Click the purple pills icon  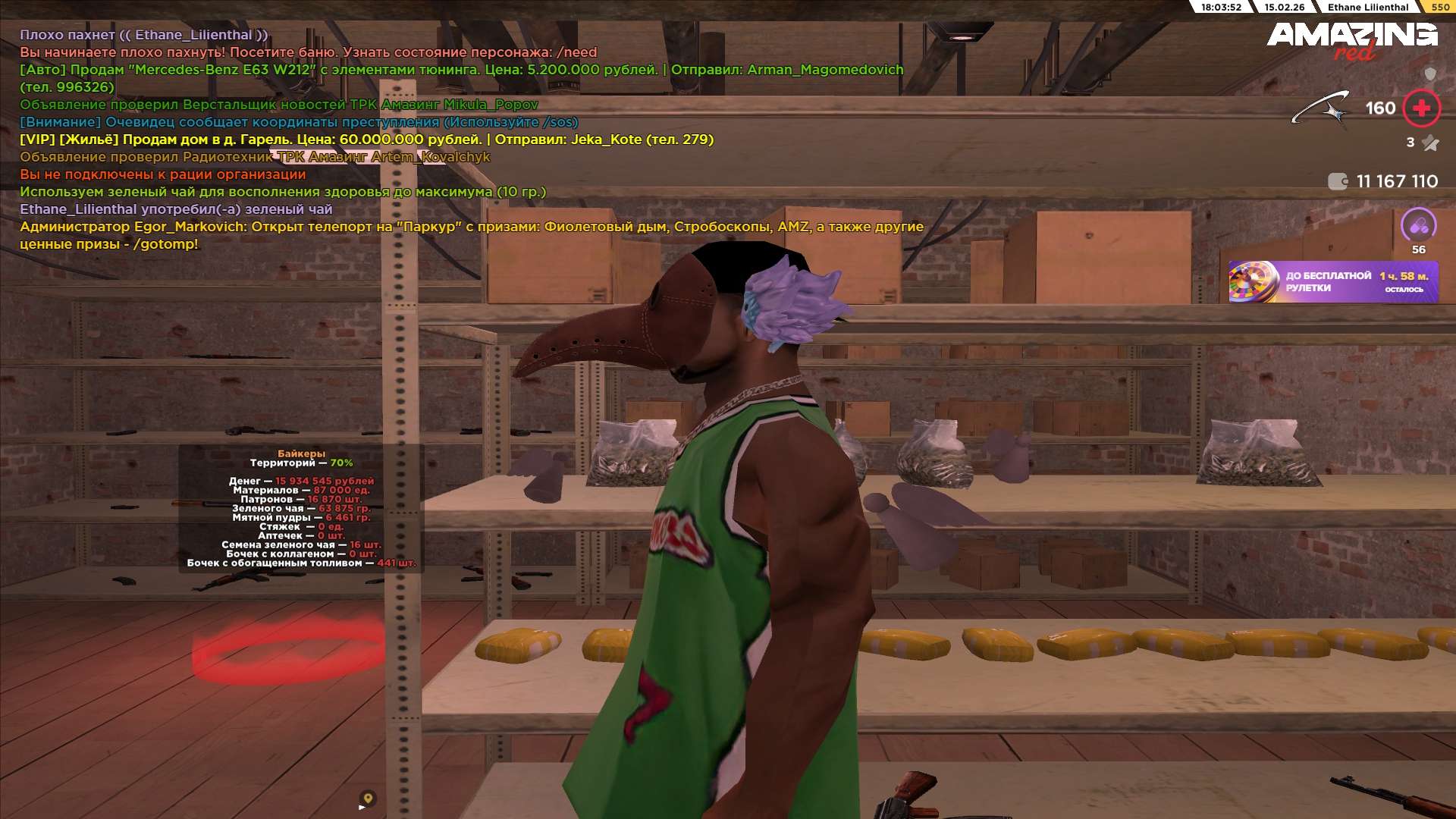(1419, 225)
